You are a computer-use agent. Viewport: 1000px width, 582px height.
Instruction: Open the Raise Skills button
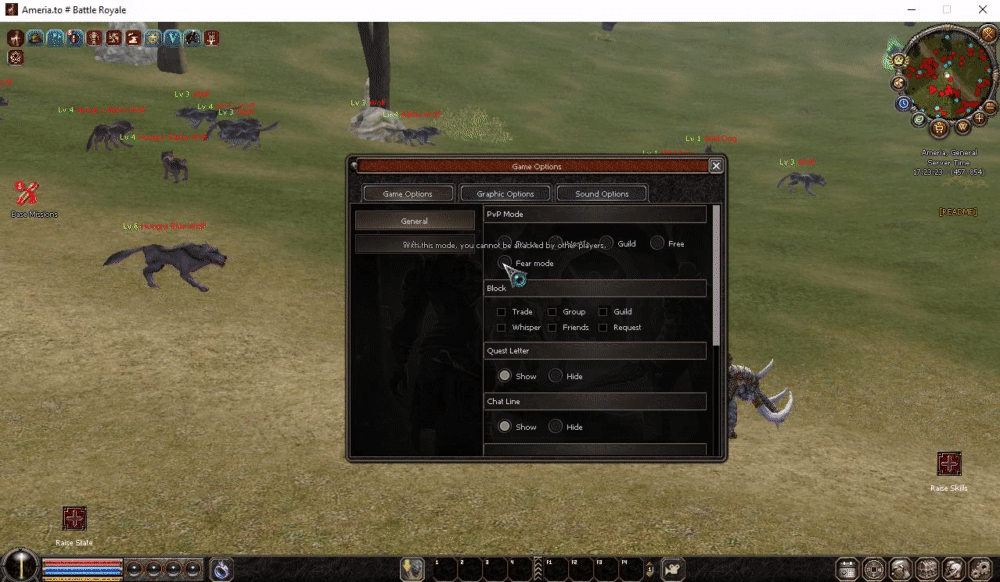[949, 464]
